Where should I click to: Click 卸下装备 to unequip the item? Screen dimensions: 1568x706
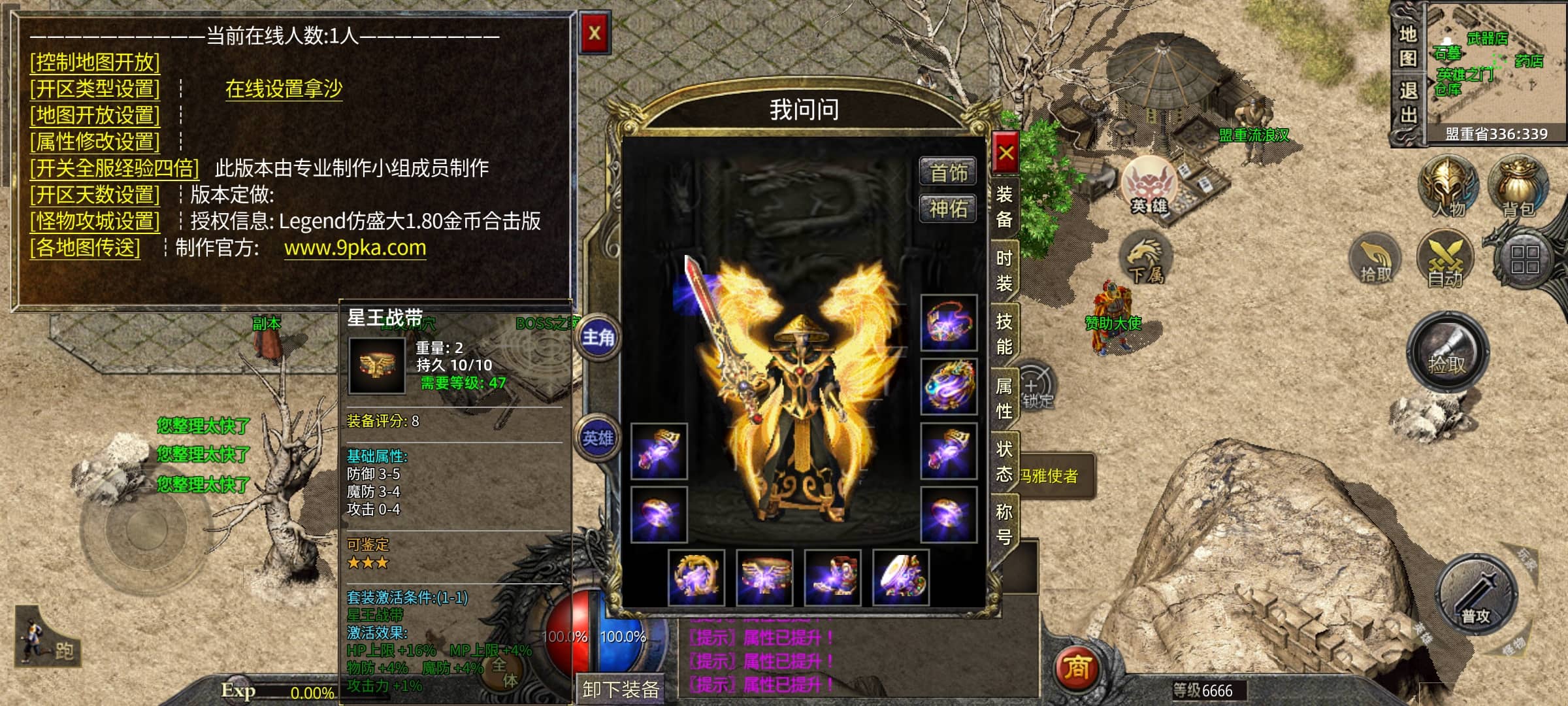[x=620, y=689]
